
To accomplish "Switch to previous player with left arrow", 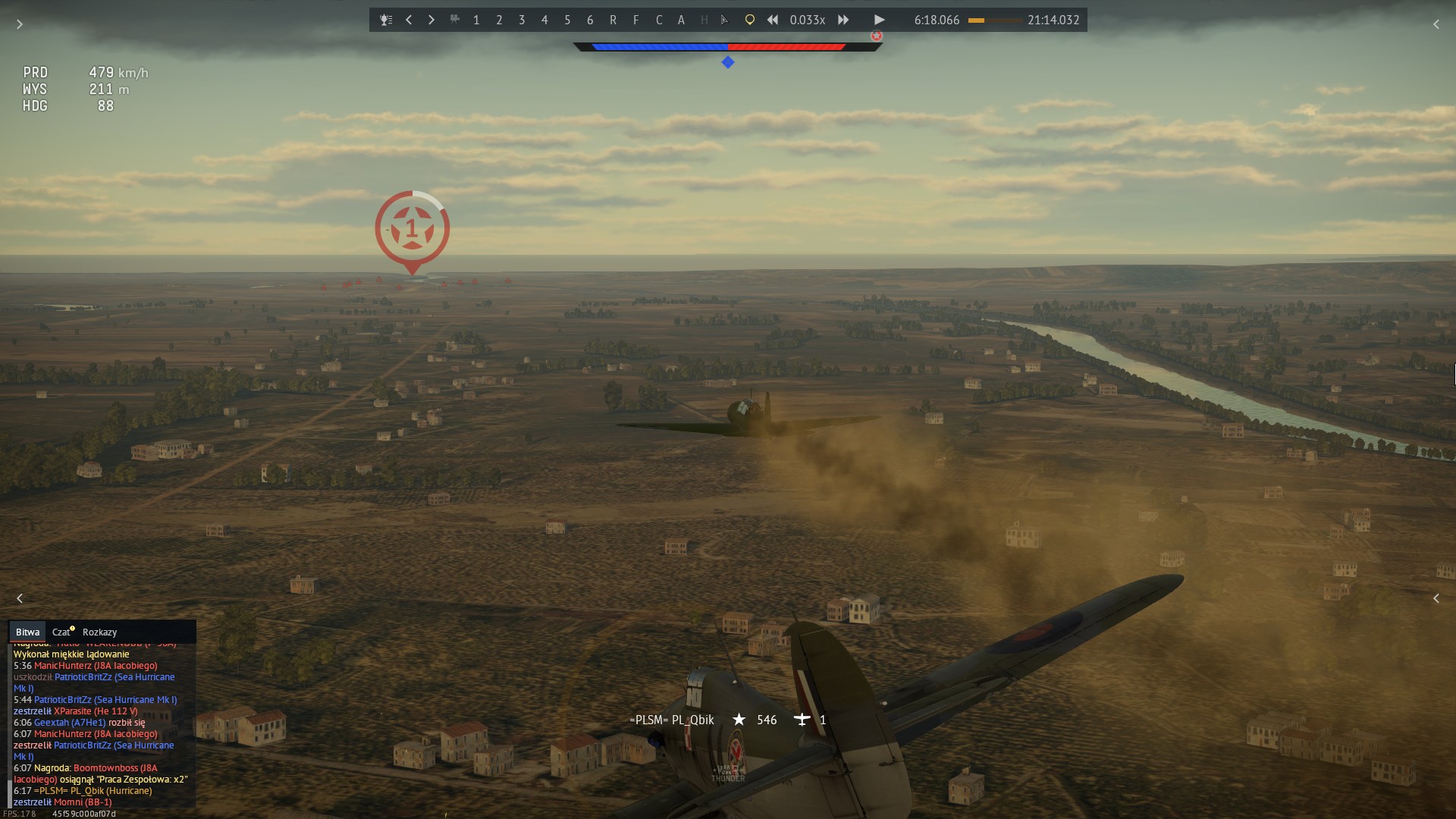I will [409, 20].
